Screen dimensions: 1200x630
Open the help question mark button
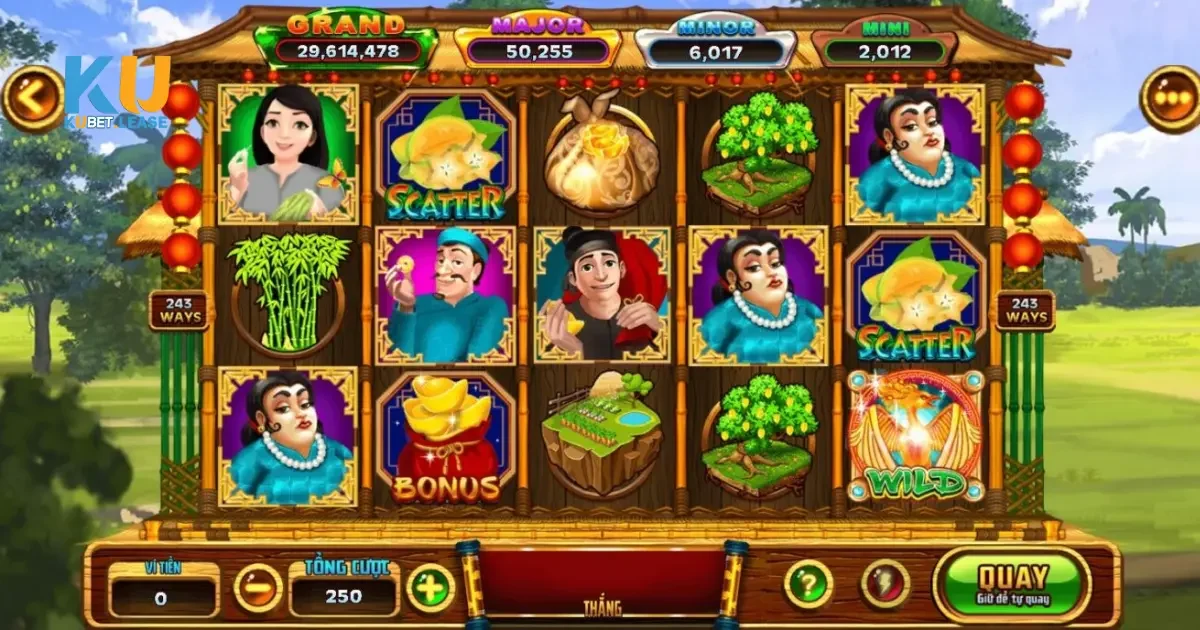tap(808, 584)
